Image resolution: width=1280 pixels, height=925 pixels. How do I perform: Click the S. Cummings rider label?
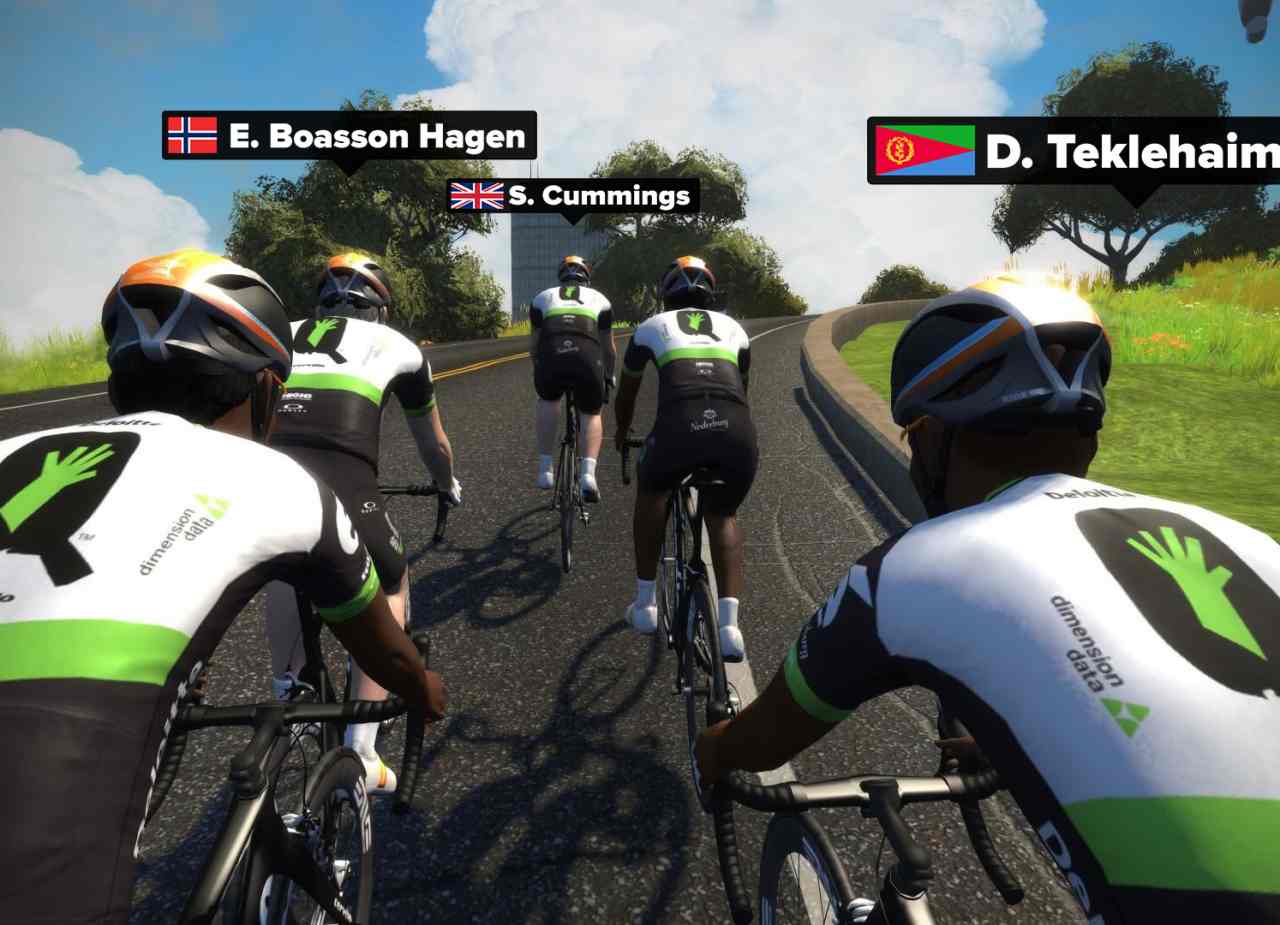572,196
